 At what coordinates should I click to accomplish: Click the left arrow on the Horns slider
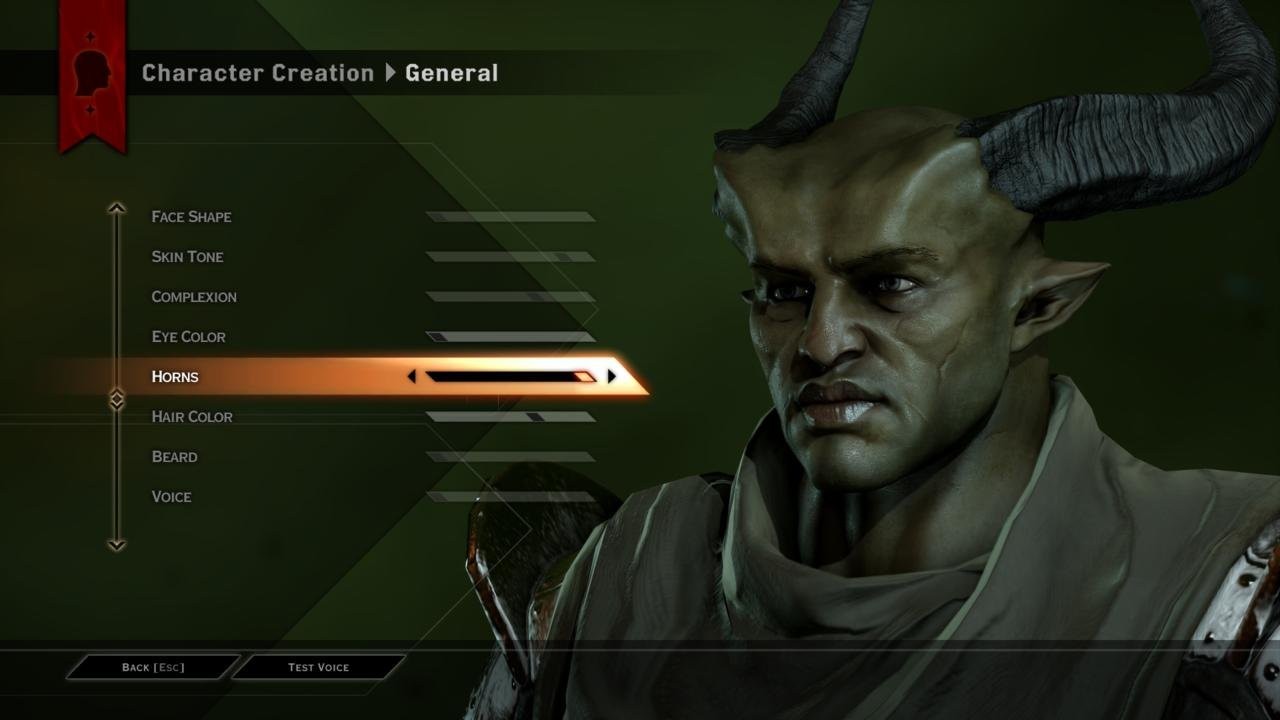point(411,376)
